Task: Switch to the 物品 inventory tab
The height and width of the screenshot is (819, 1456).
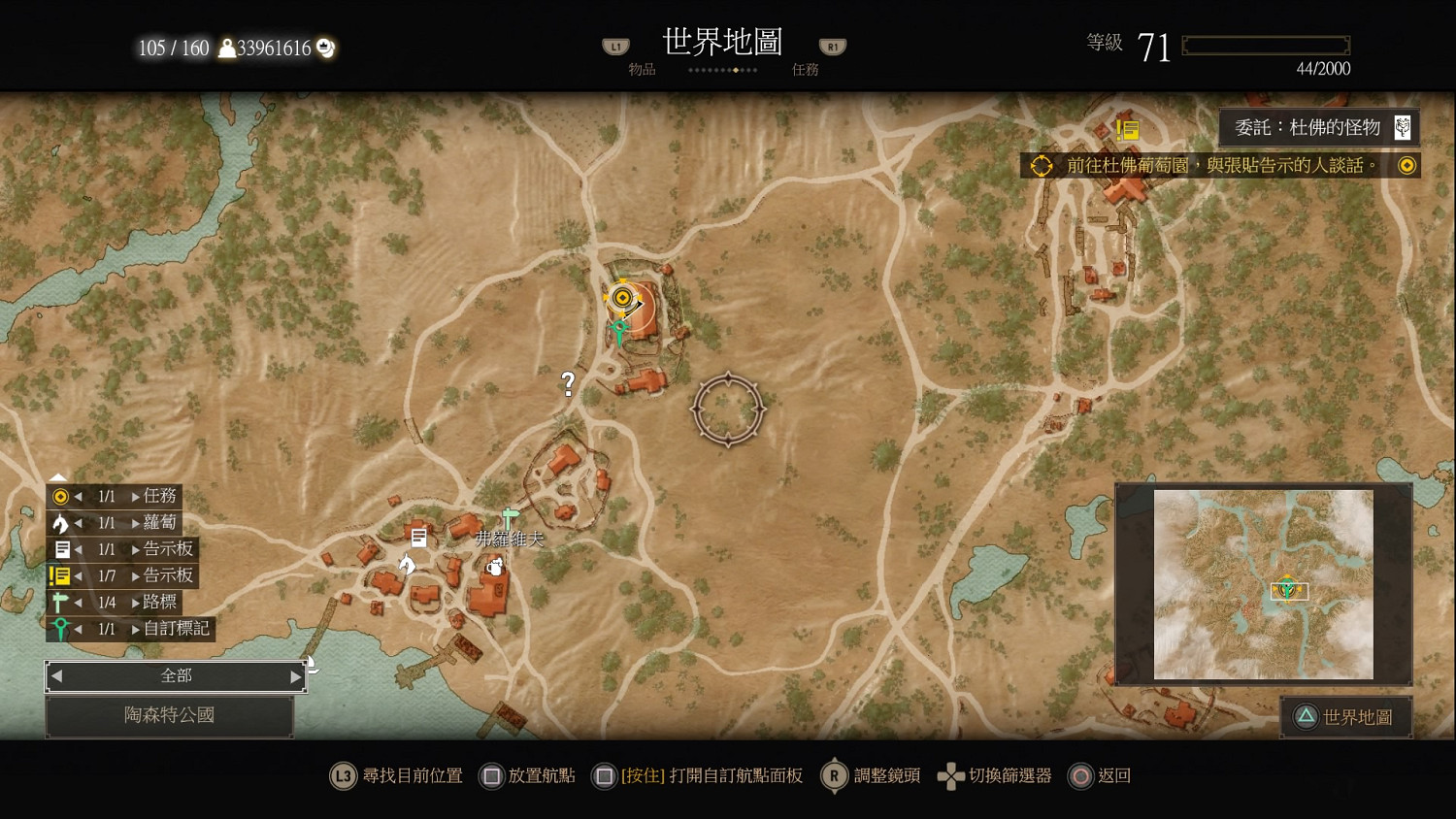Action: [x=643, y=69]
